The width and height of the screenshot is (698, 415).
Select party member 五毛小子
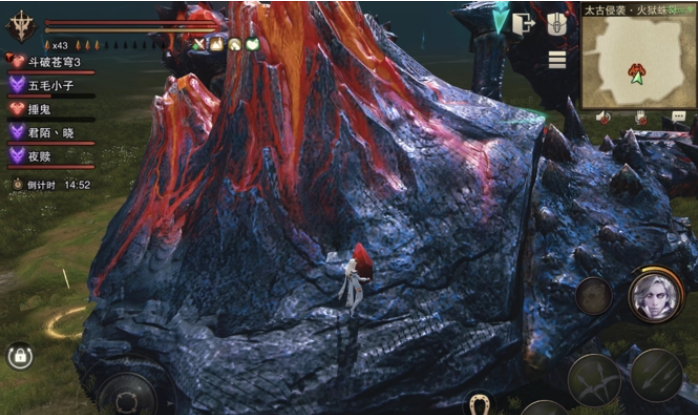click(x=46, y=86)
